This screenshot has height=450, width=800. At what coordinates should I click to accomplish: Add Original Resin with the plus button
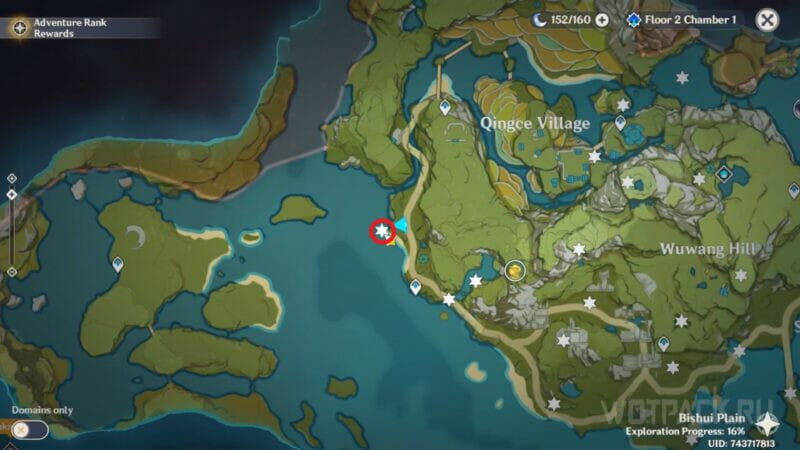click(x=602, y=19)
